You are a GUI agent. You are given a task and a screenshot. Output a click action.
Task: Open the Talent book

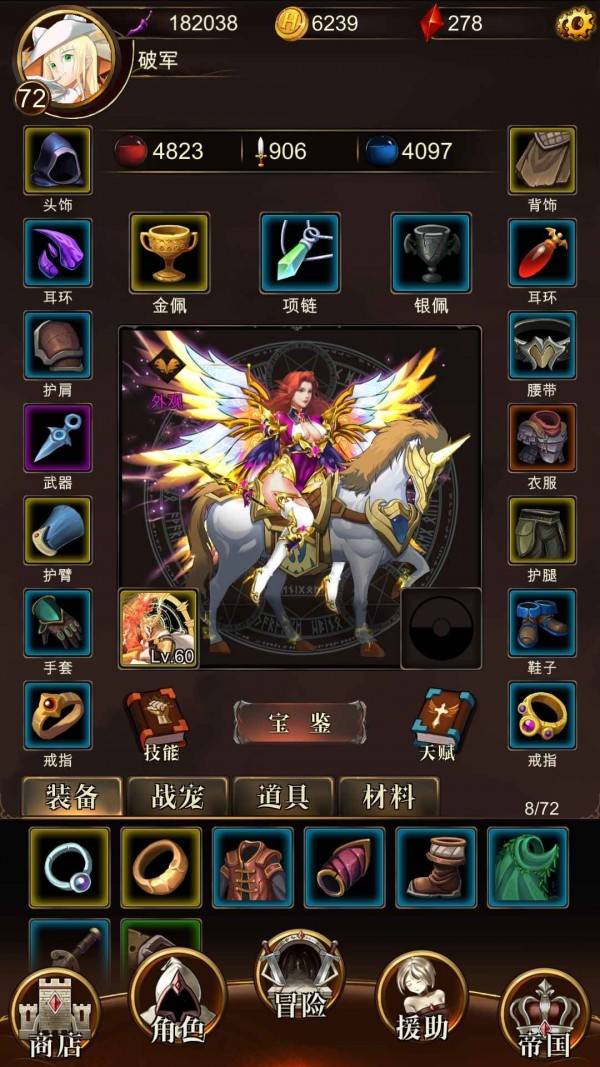(x=437, y=722)
